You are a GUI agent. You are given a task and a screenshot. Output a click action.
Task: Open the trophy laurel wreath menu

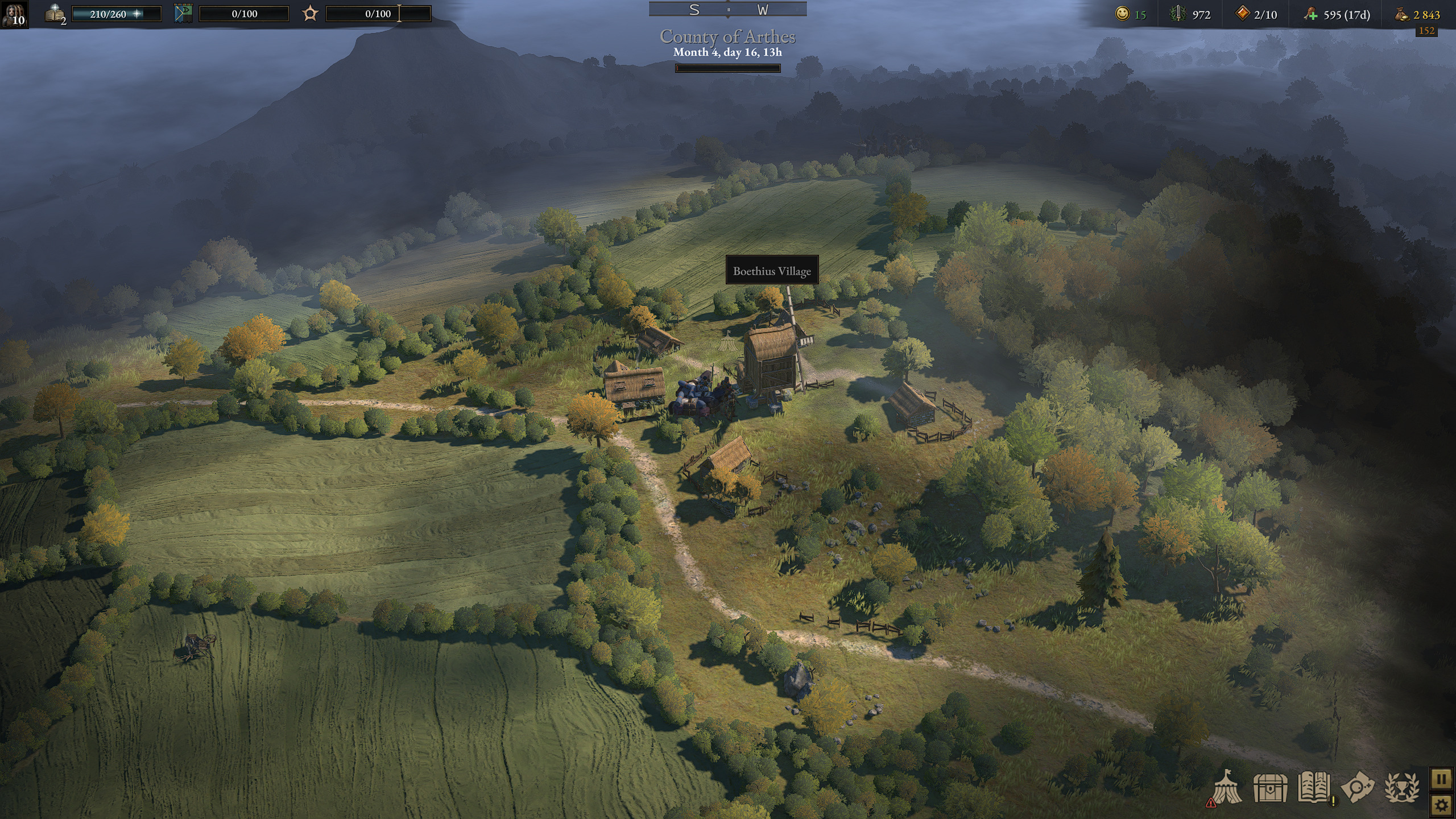(1401, 788)
